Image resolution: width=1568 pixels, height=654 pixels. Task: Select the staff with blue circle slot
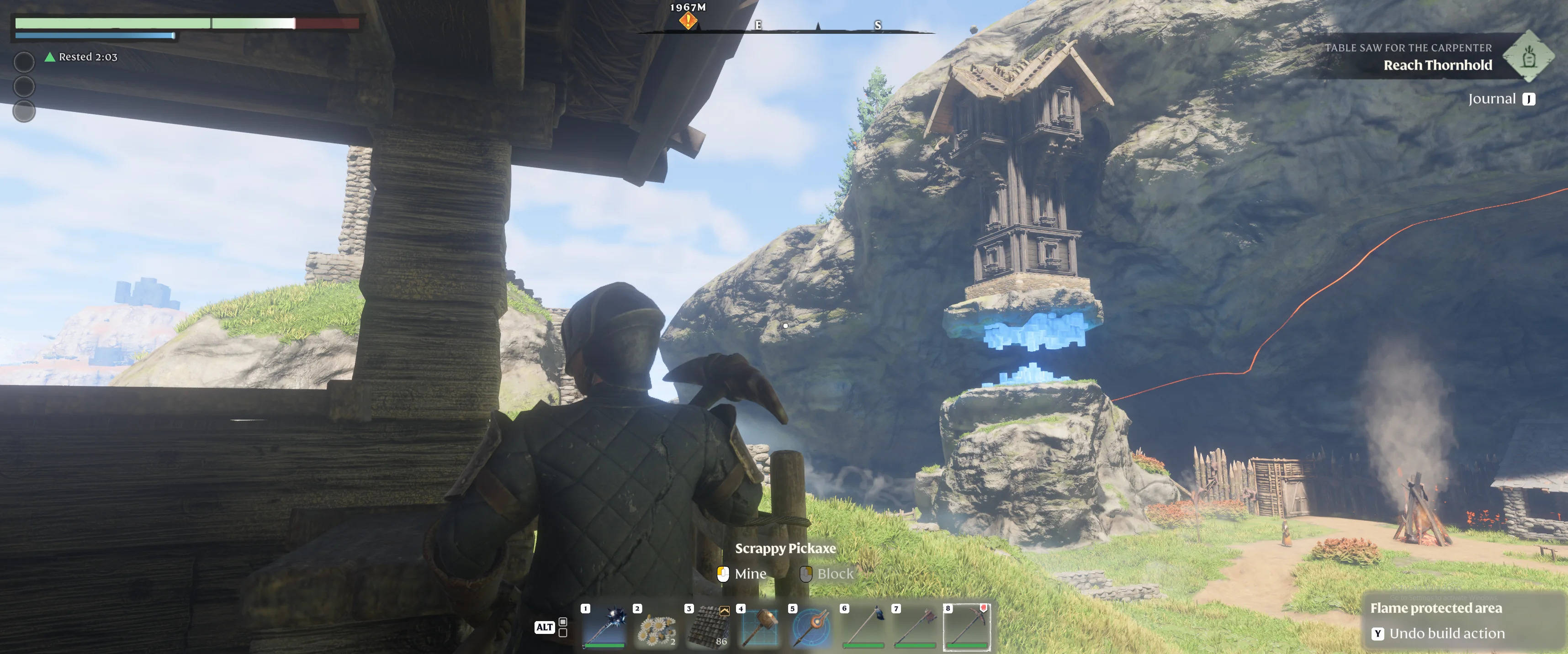[811, 627]
